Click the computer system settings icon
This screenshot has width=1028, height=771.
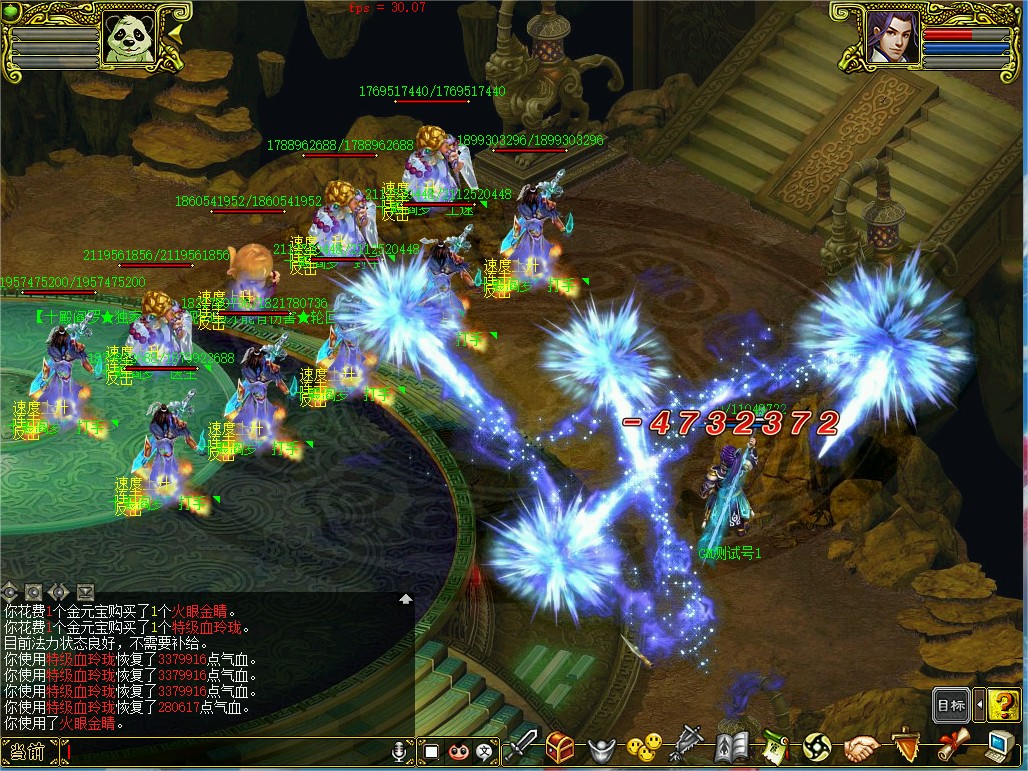pyautogui.click(x=998, y=745)
